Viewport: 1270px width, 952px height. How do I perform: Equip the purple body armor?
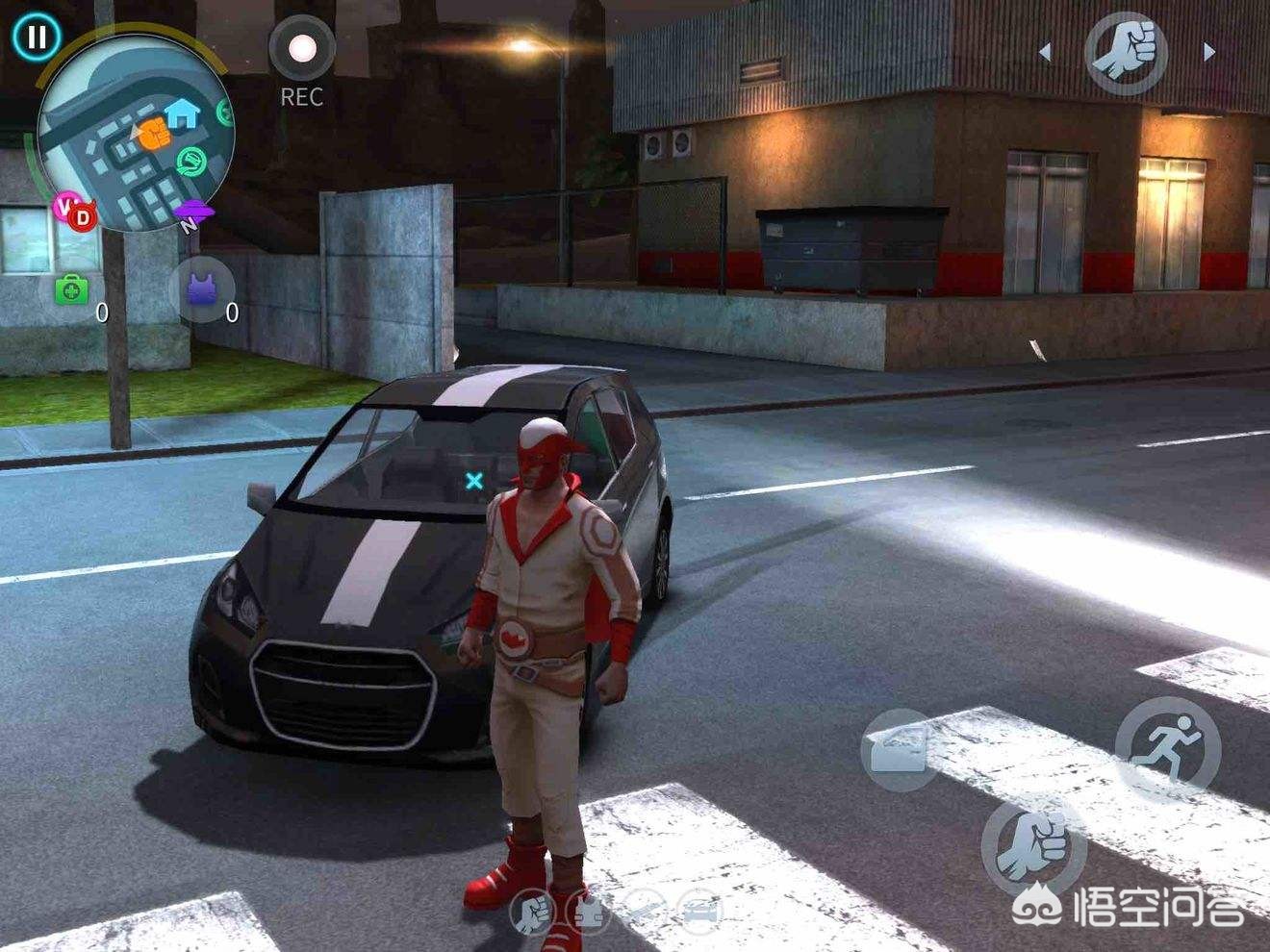[x=201, y=289]
